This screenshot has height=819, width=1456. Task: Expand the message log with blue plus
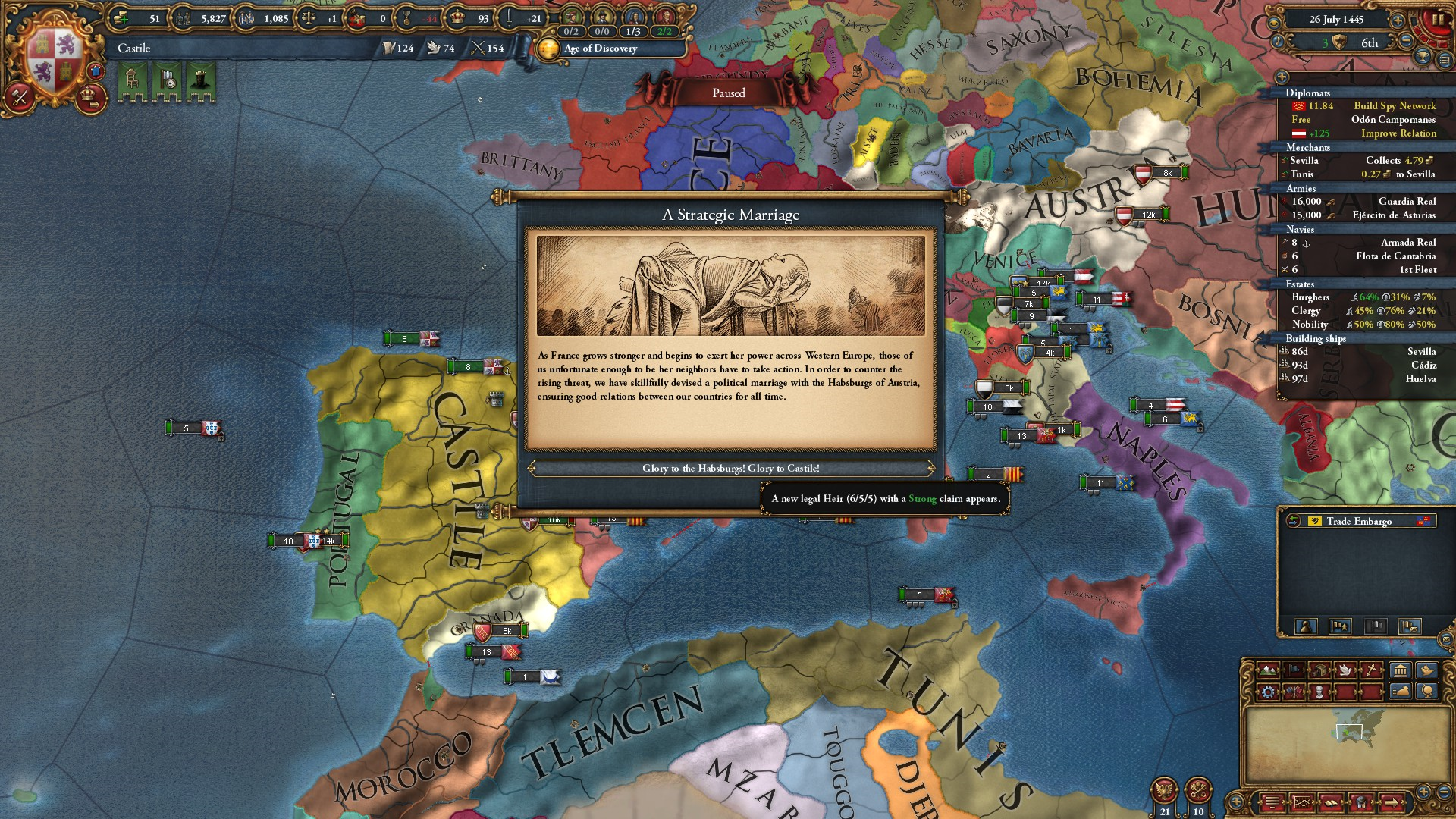point(1236,802)
